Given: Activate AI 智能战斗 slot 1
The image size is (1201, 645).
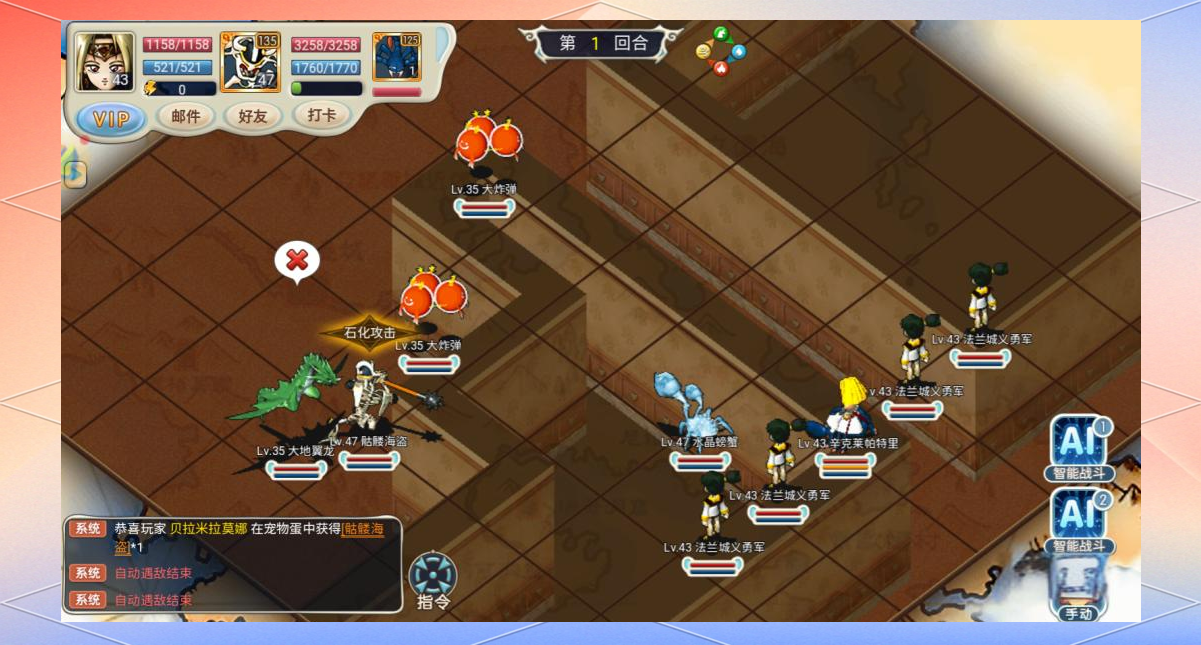Looking at the screenshot, I should click(x=1078, y=443).
